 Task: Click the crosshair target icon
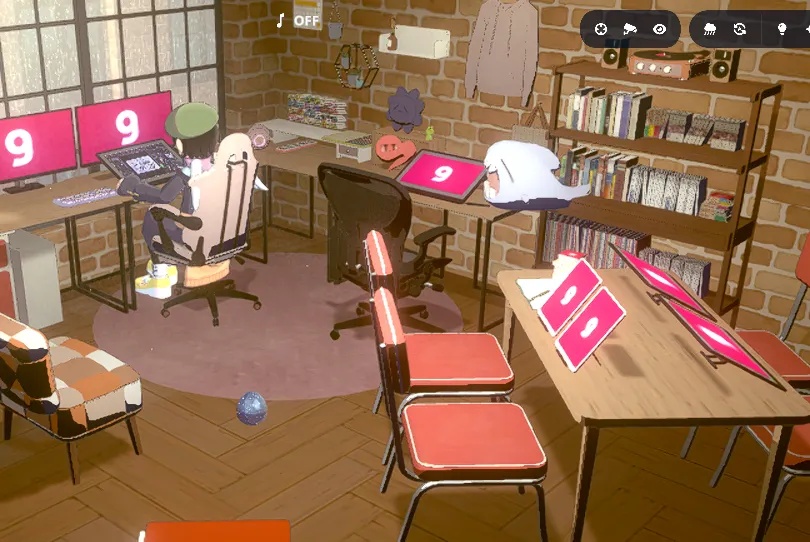click(x=600, y=30)
